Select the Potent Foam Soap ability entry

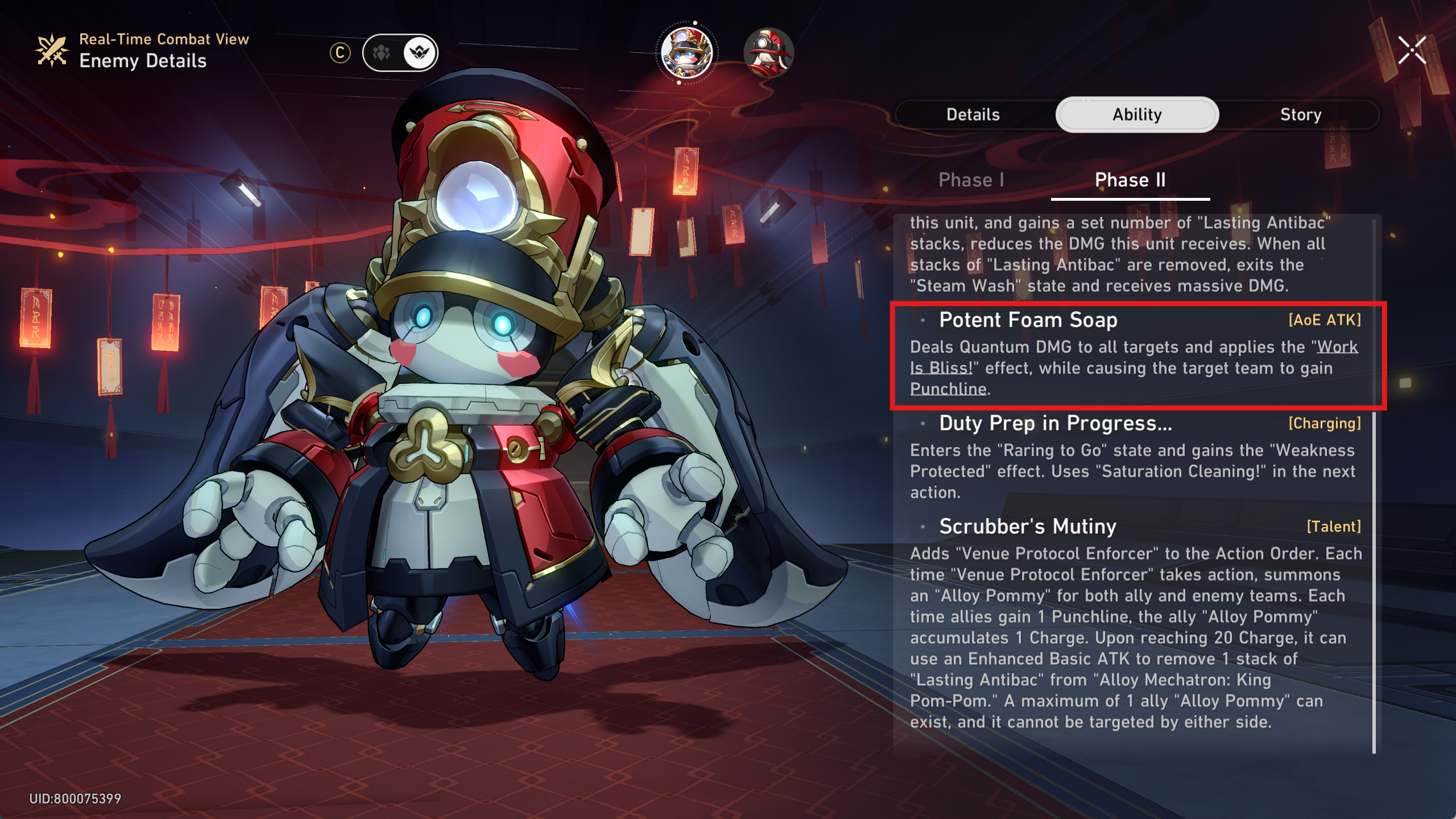1028,320
